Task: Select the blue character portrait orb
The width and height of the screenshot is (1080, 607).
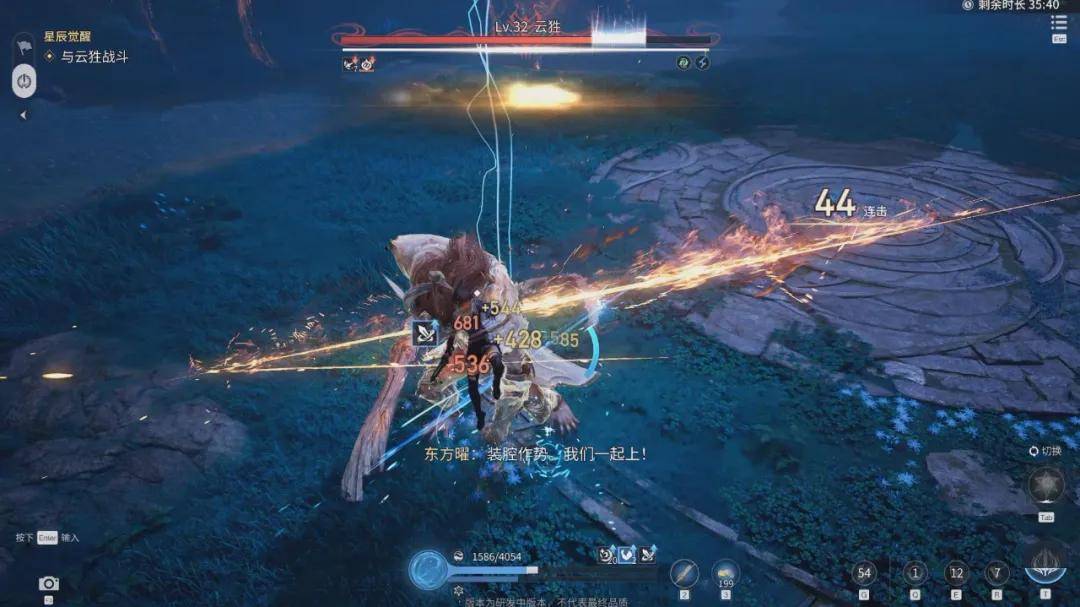Action: (427, 569)
